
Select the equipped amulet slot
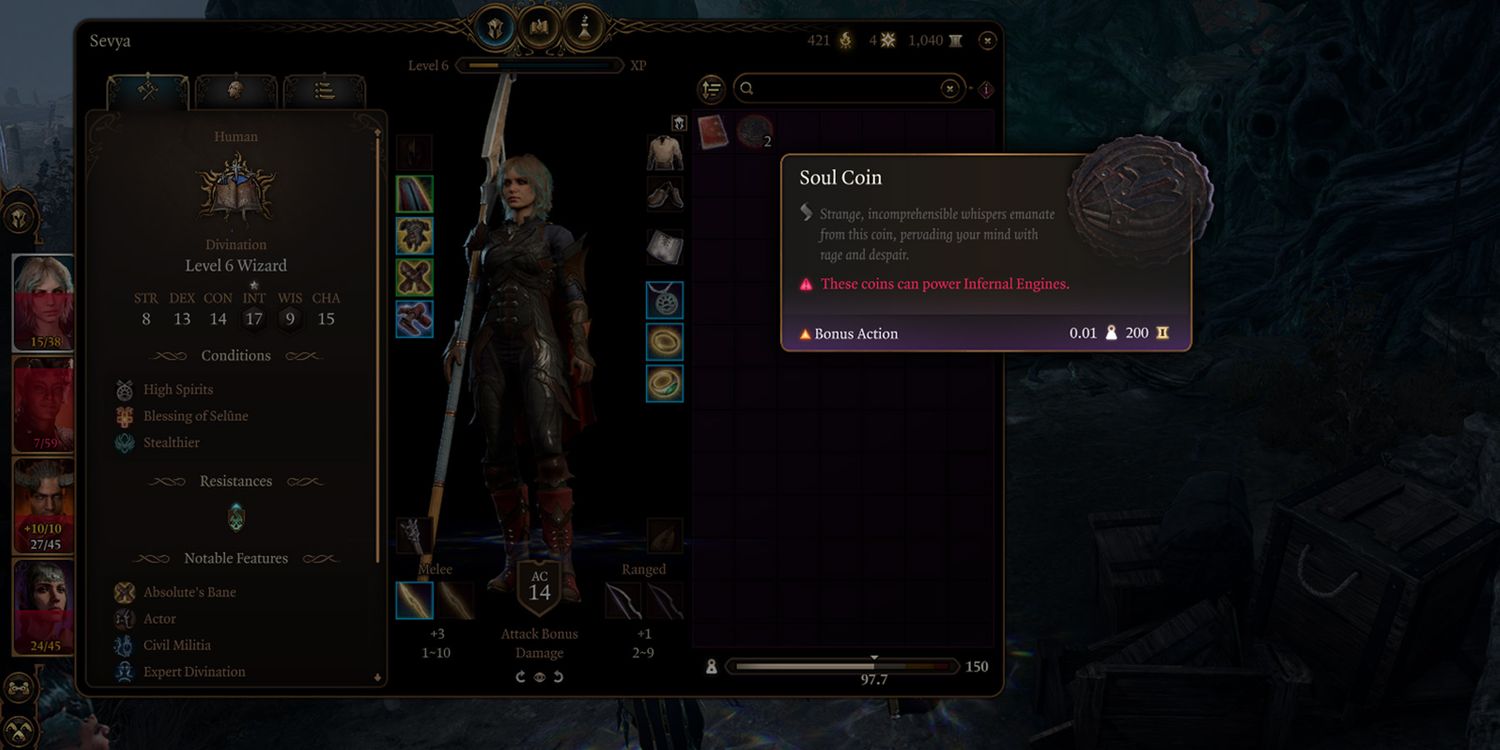(665, 300)
